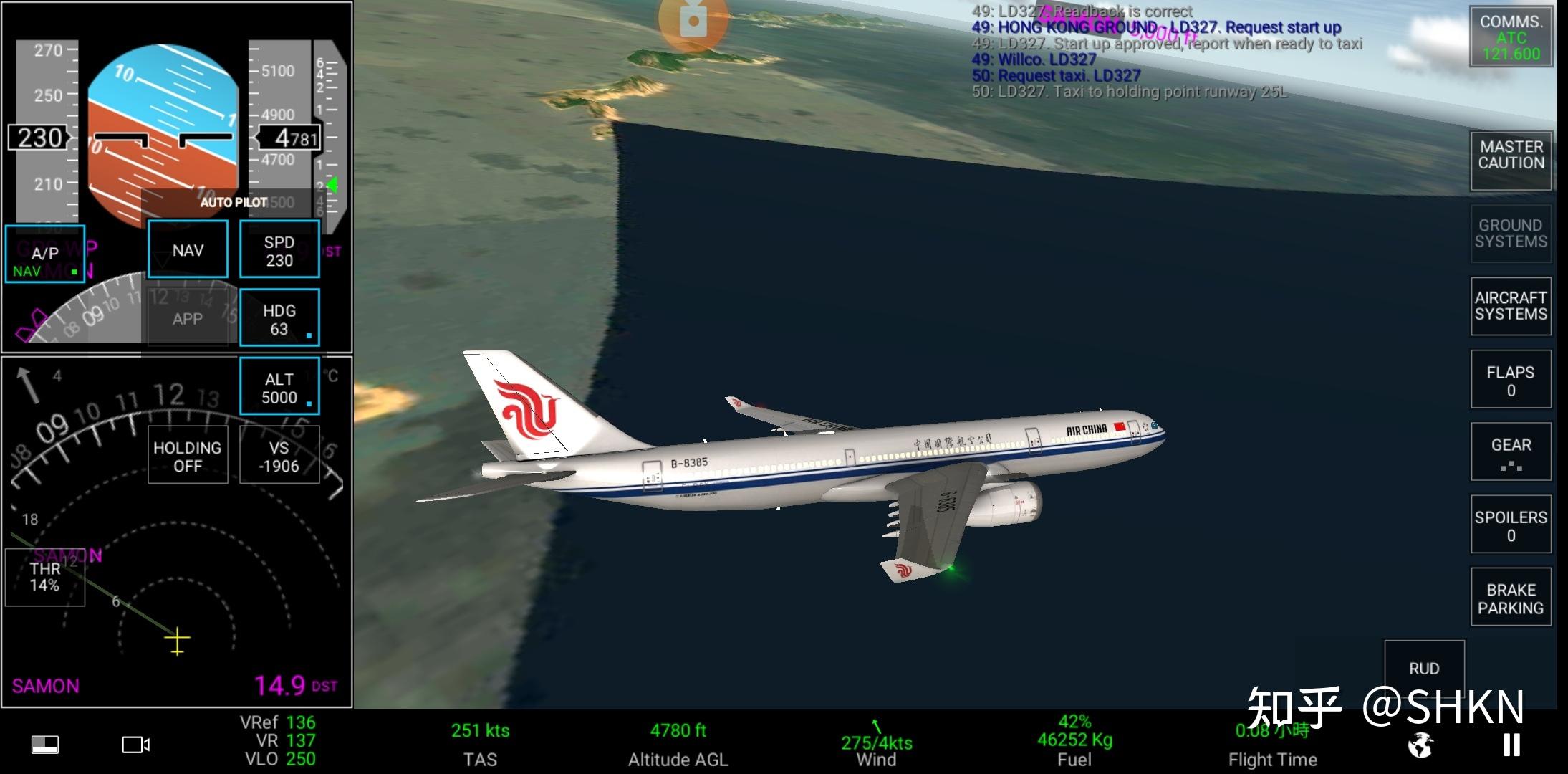Switch view with the camera icon
Image resolution: width=1568 pixels, height=774 pixels.
(135, 745)
